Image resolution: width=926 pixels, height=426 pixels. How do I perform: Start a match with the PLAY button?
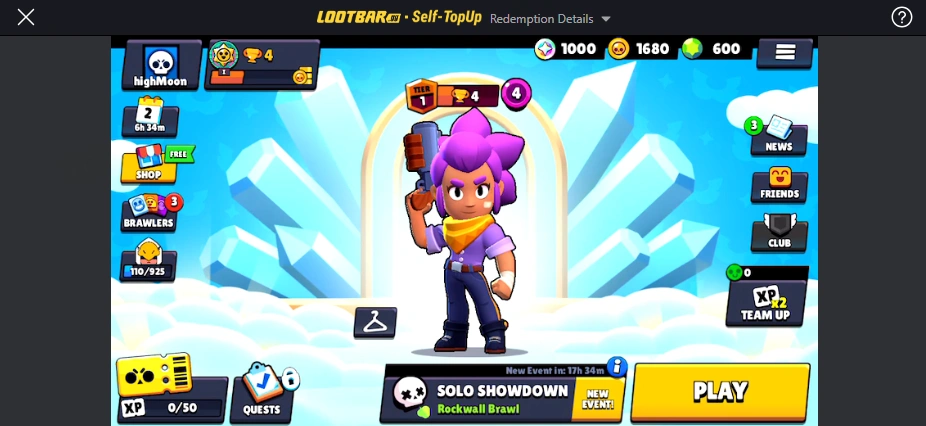(x=720, y=391)
